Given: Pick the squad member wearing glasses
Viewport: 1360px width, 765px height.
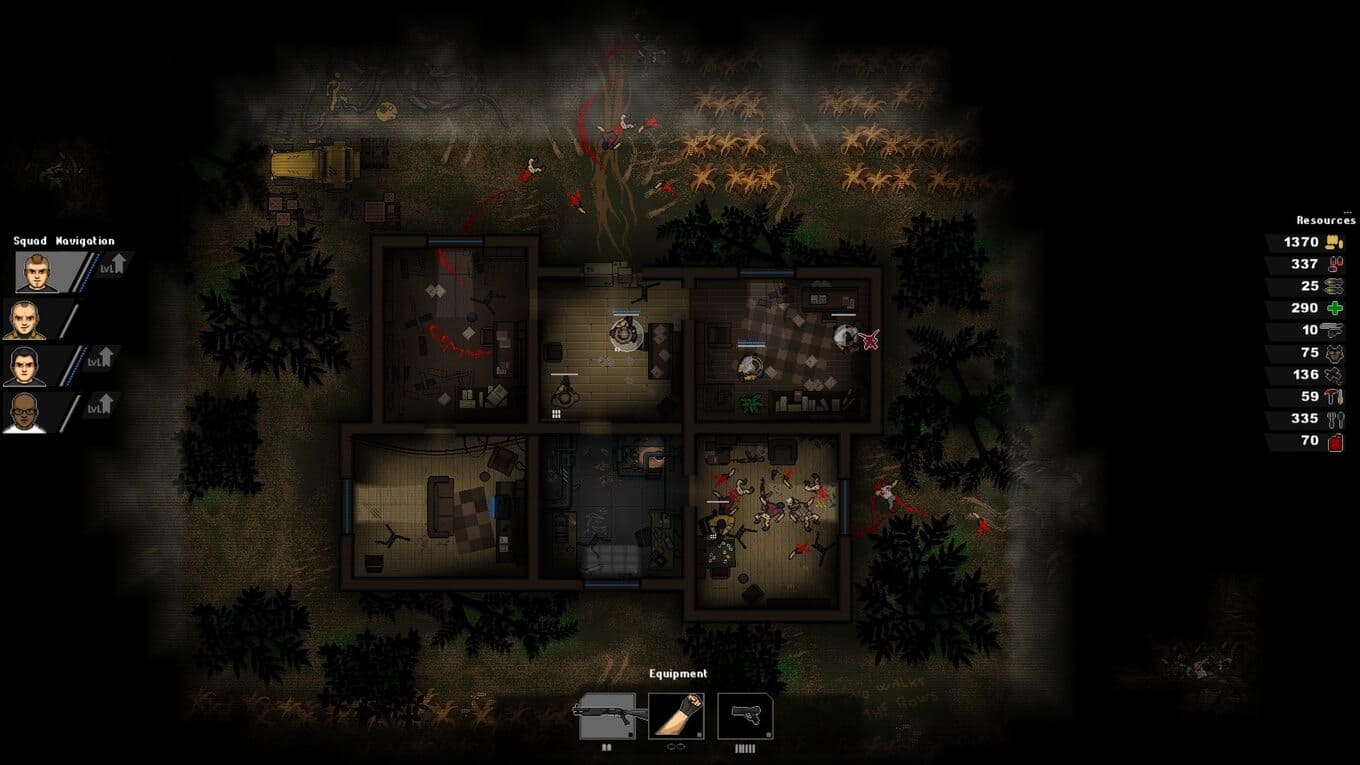Looking at the screenshot, I should tap(25, 412).
